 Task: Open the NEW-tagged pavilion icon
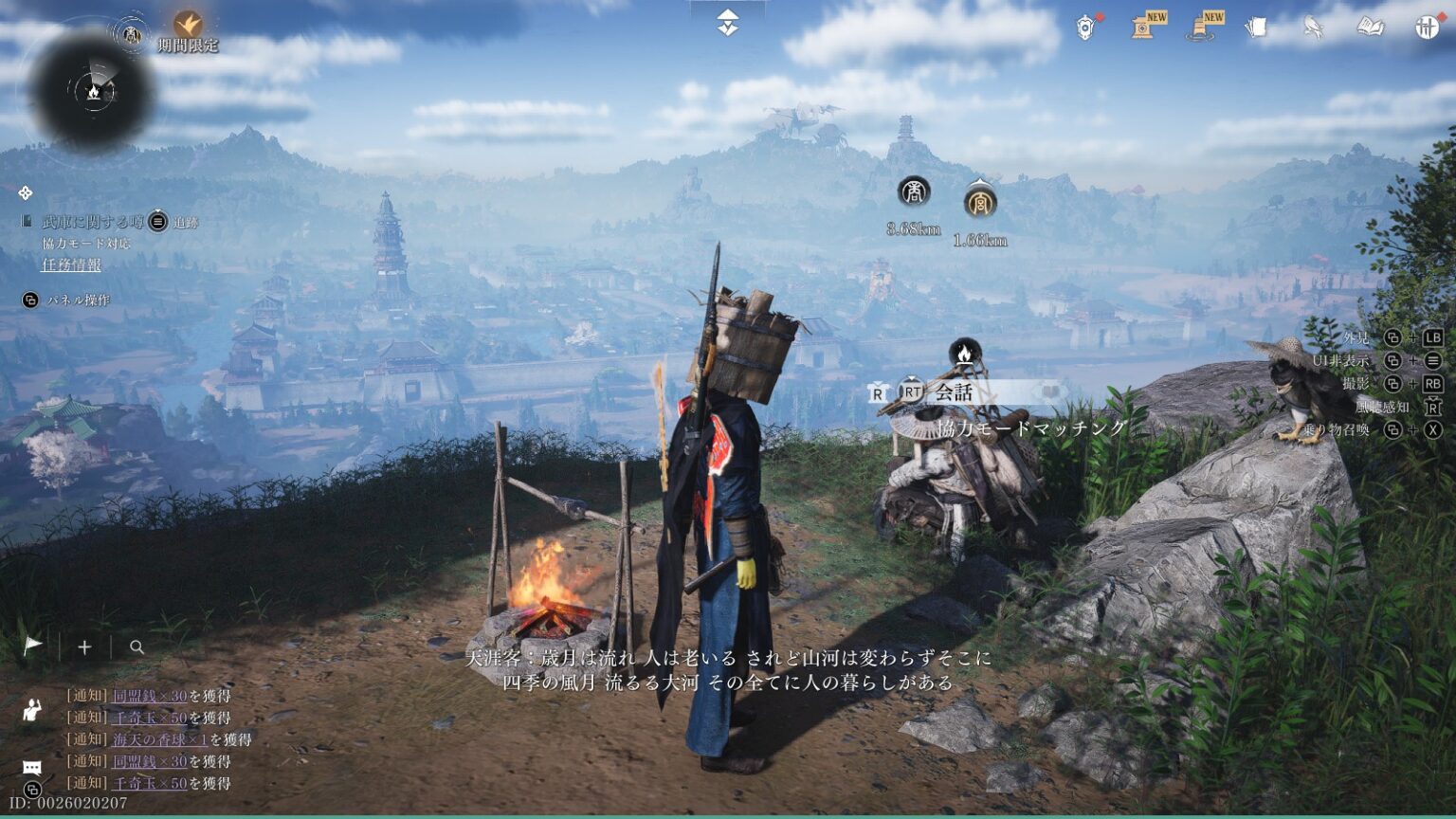pyautogui.click(x=1147, y=26)
